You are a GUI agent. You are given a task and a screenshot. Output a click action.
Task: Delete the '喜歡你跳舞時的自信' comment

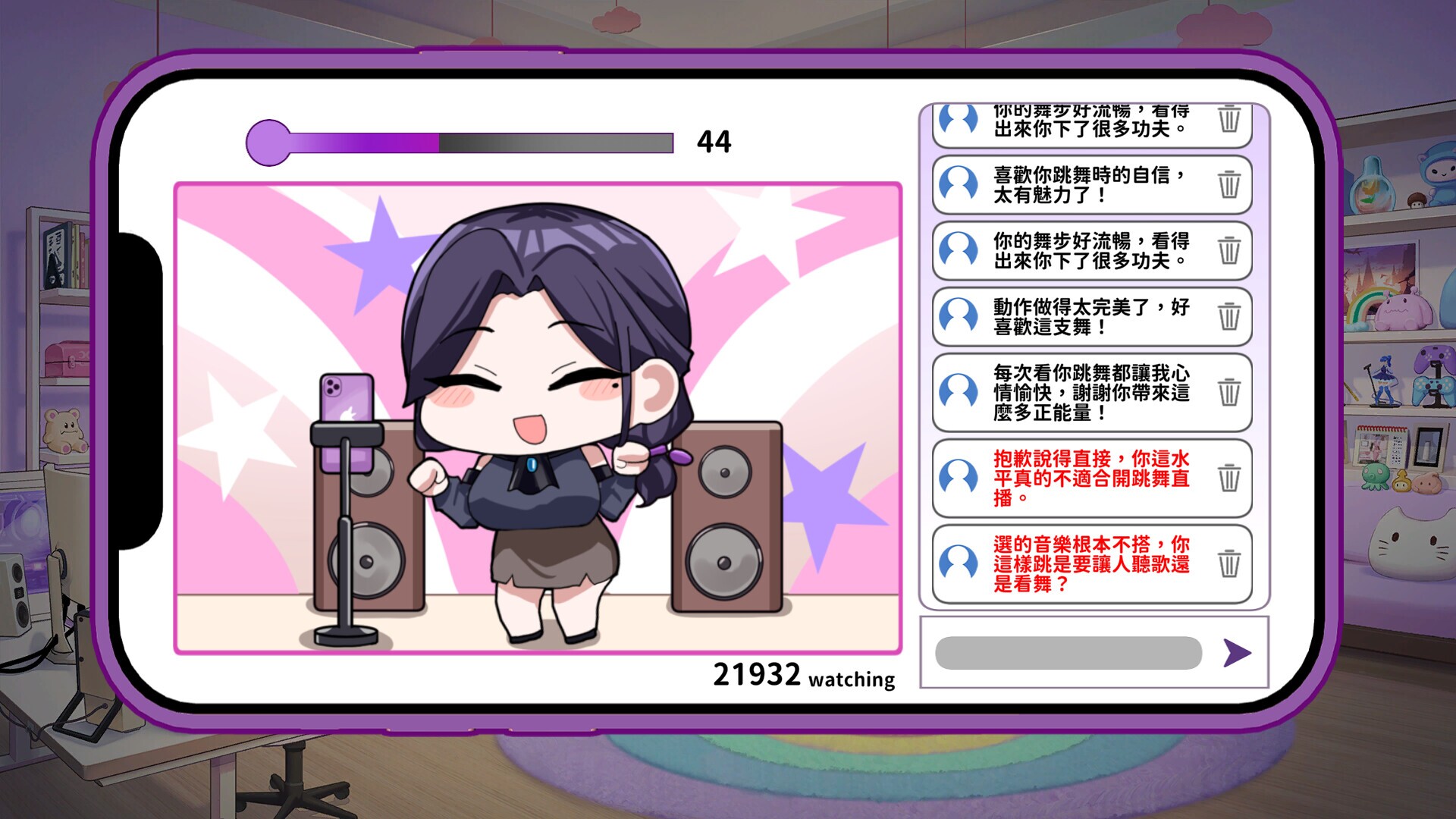point(1230,184)
